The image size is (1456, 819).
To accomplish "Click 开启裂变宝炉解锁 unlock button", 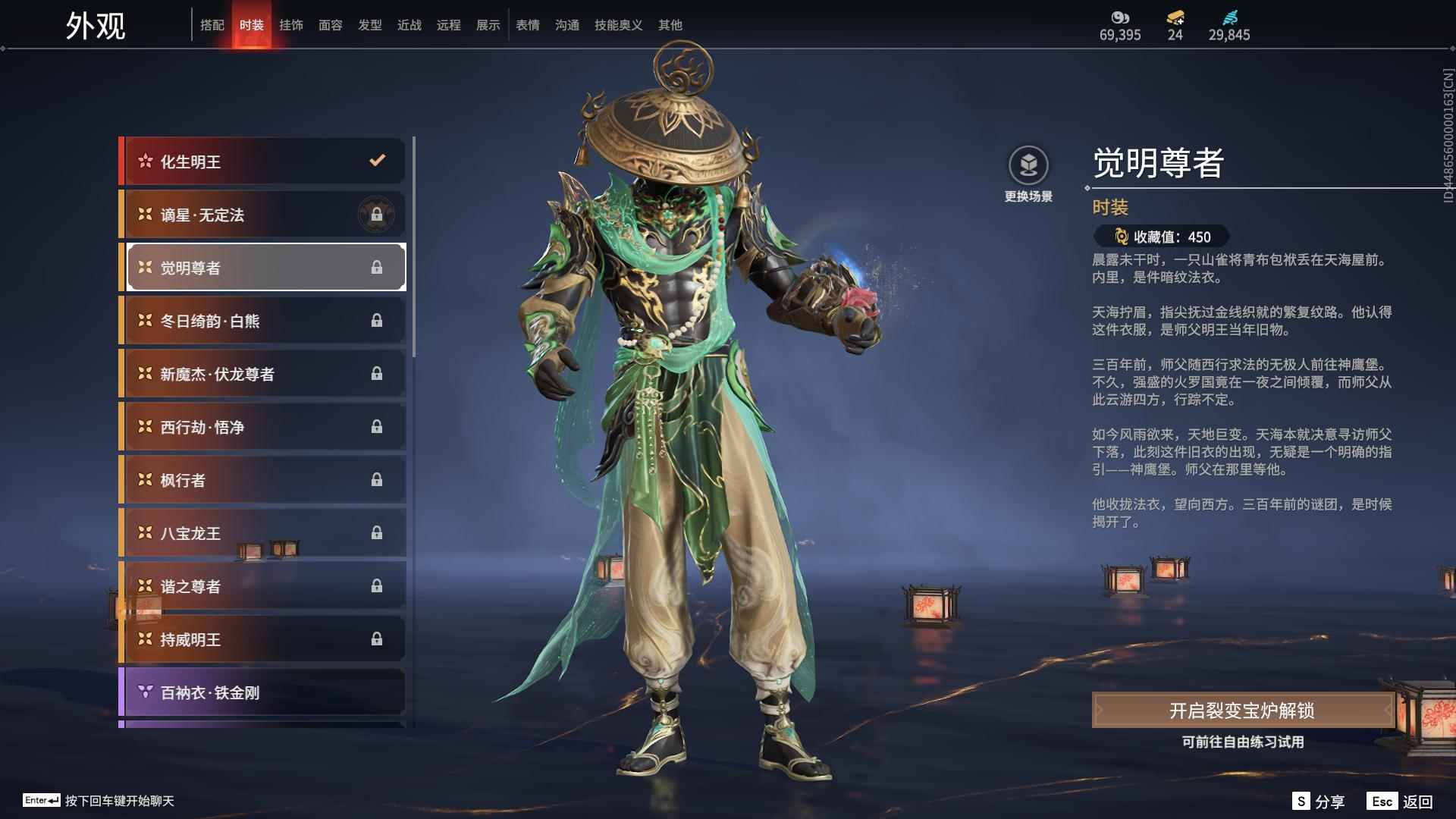I will click(x=1242, y=711).
